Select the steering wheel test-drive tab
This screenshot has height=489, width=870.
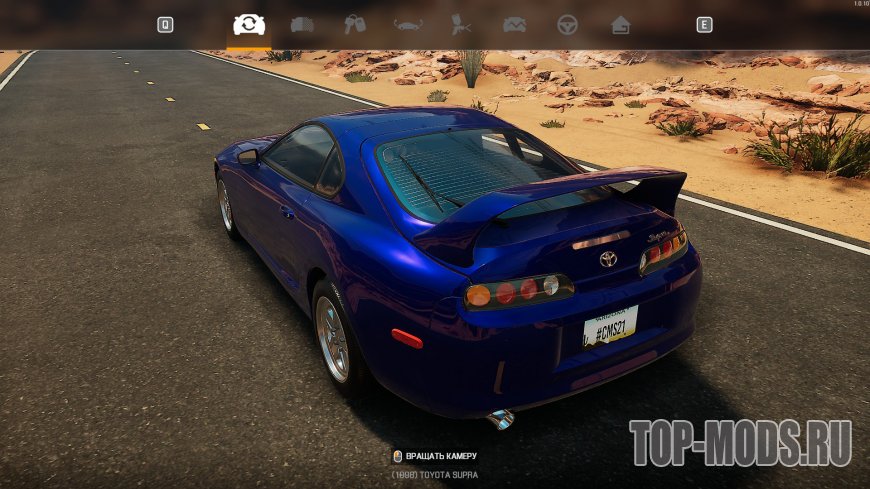(x=567, y=25)
